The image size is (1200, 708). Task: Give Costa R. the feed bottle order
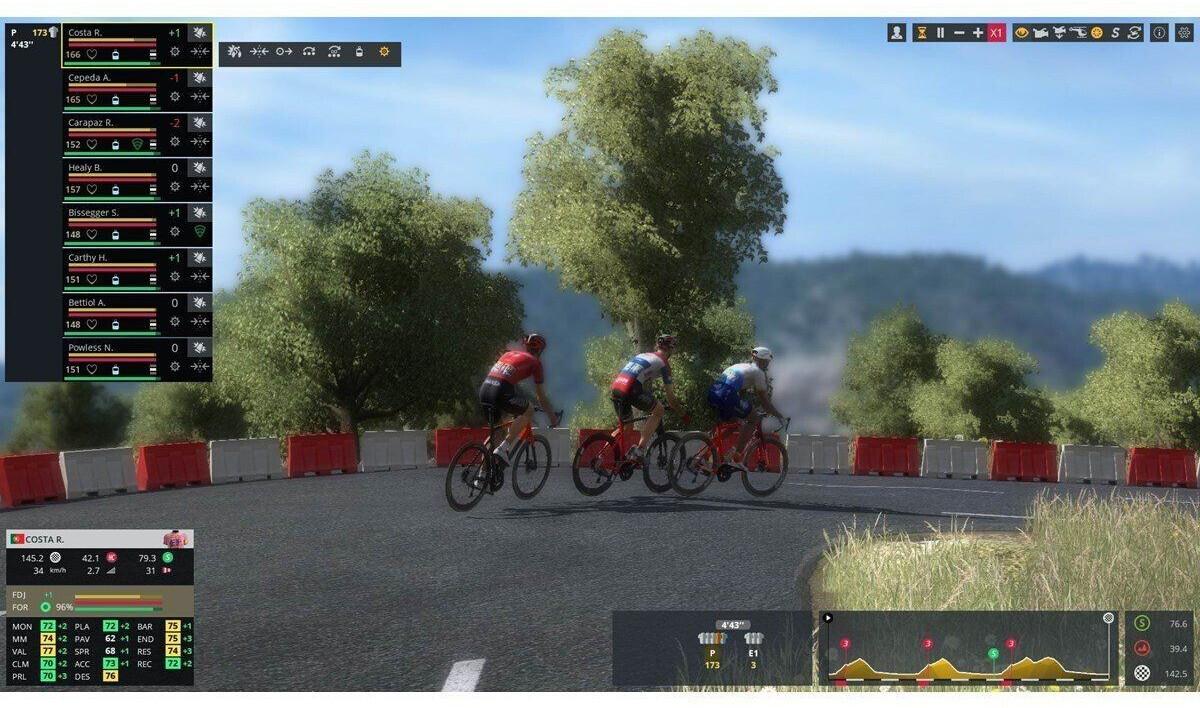pyautogui.click(x=359, y=51)
